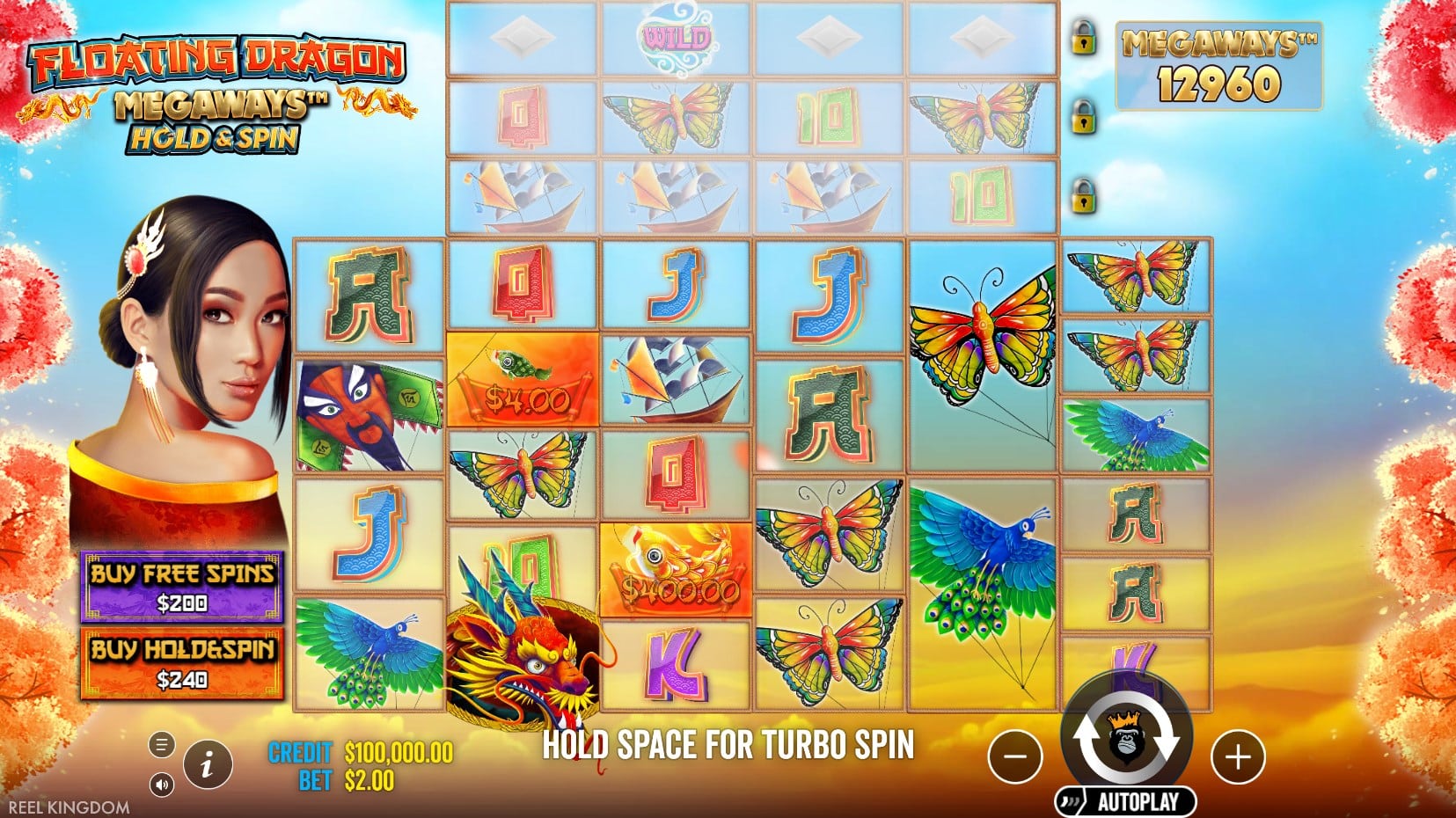Buy Hold & Spin for $240
The width and height of the screenshot is (1456, 818).
tap(182, 663)
